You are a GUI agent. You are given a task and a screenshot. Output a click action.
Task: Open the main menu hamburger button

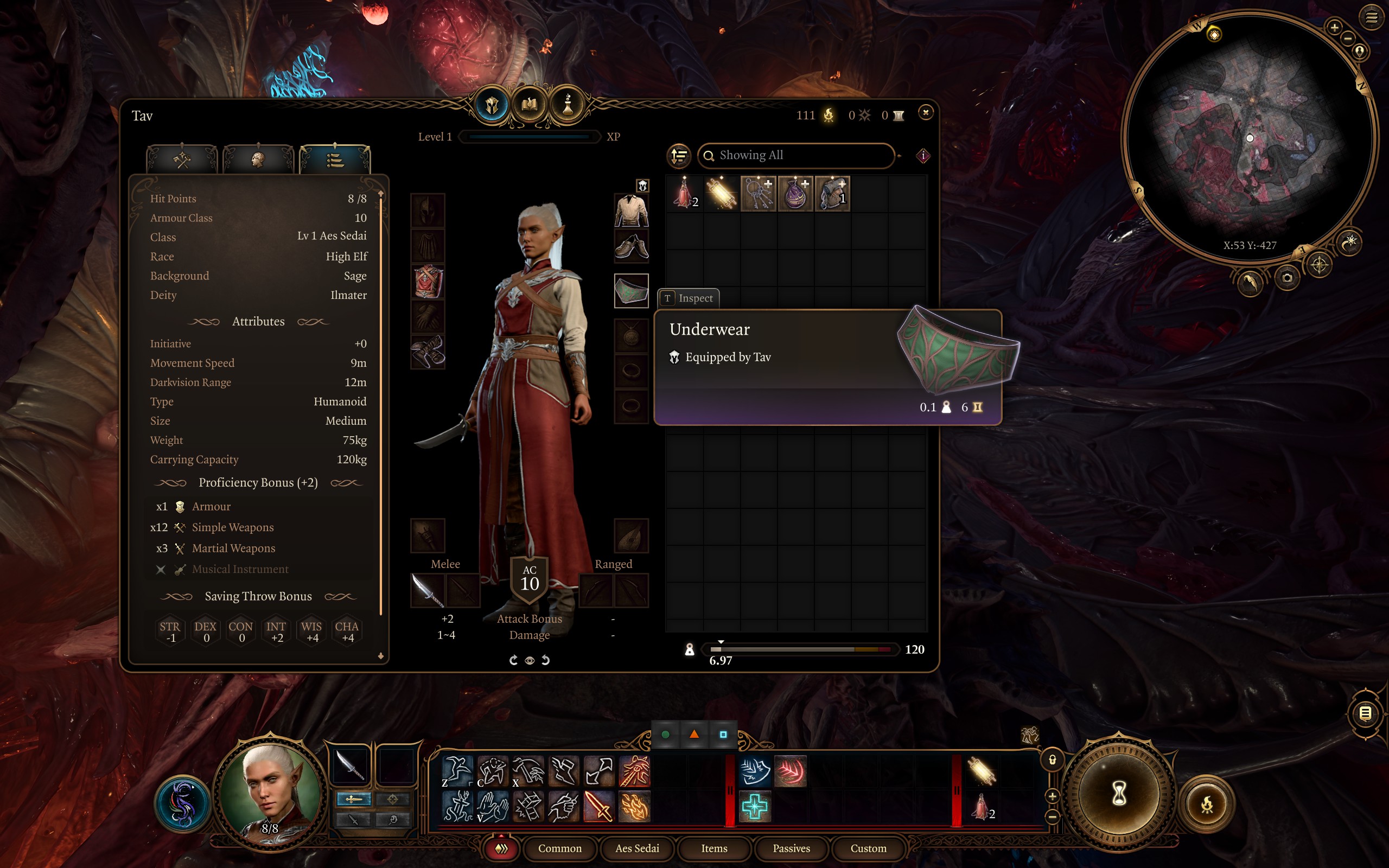pyautogui.click(x=1372, y=17)
